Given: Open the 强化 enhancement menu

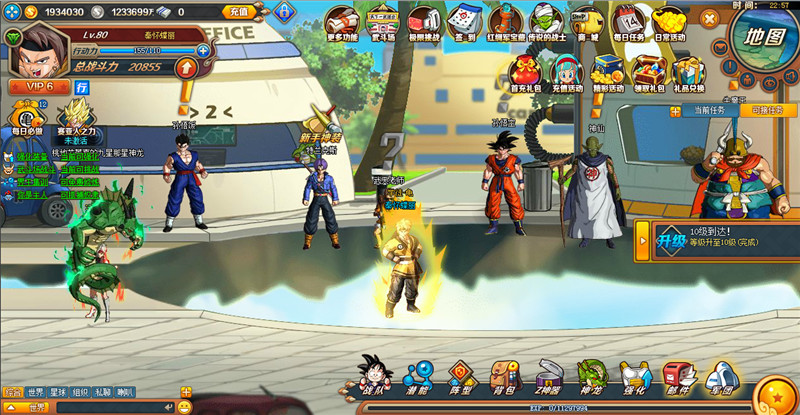Looking at the screenshot, I should 635,376.
